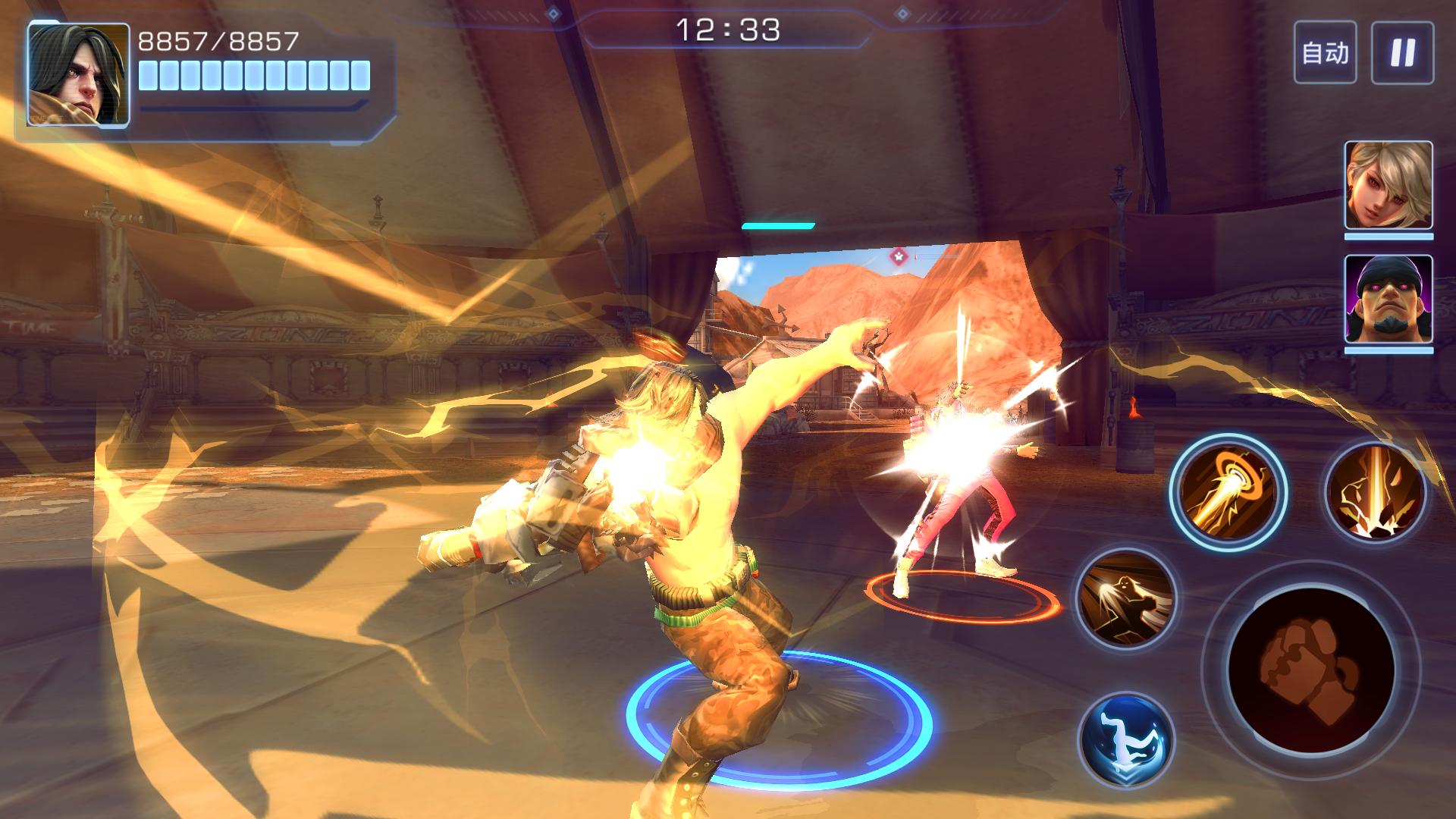Hit the fist basic attack button
Viewport: 1456px width, 819px height.
pyautogui.click(x=1310, y=667)
